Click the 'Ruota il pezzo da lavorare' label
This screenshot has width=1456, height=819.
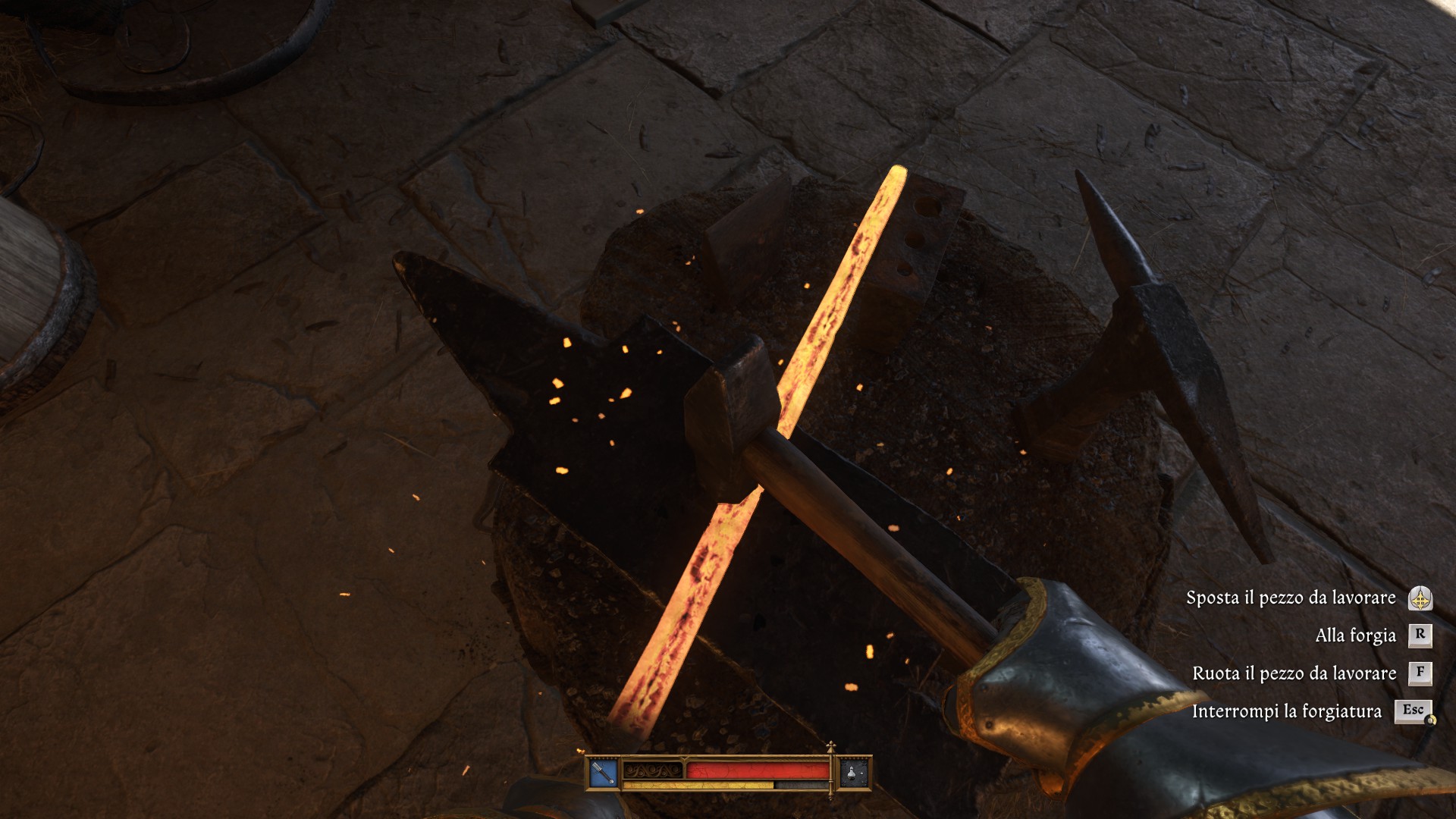click(1294, 673)
